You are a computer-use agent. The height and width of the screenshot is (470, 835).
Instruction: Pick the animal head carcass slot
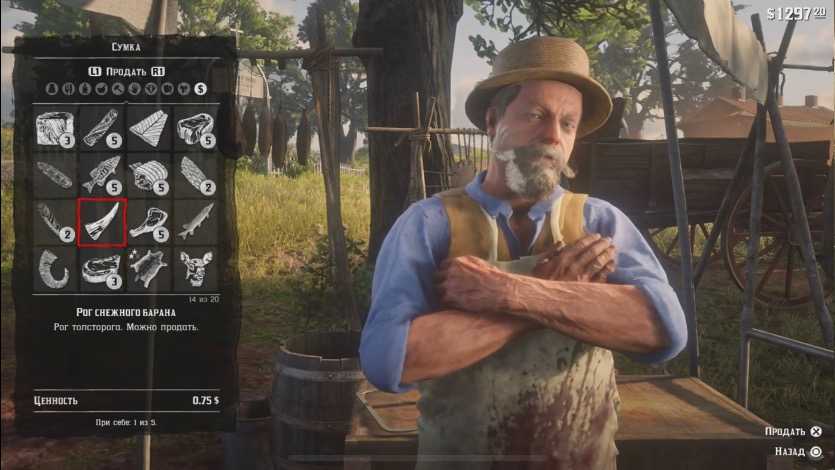point(196,268)
